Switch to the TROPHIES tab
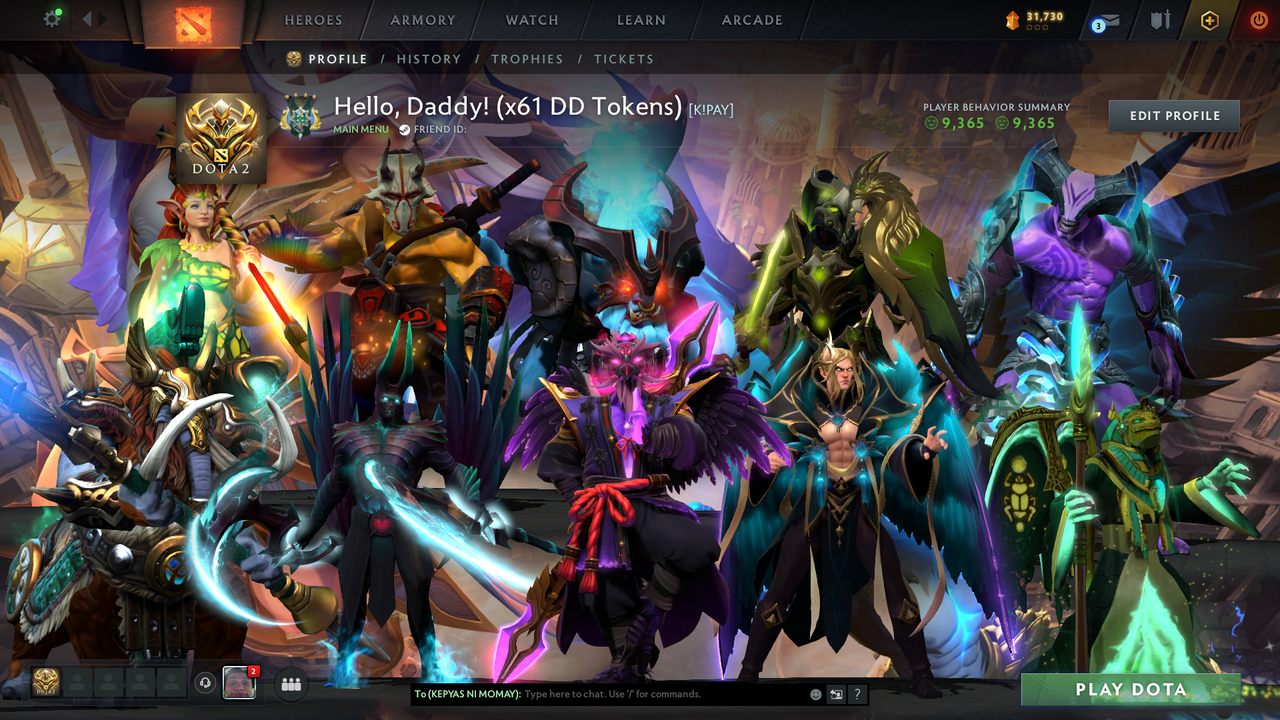This screenshot has width=1280, height=720. pyautogui.click(x=528, y=58)
